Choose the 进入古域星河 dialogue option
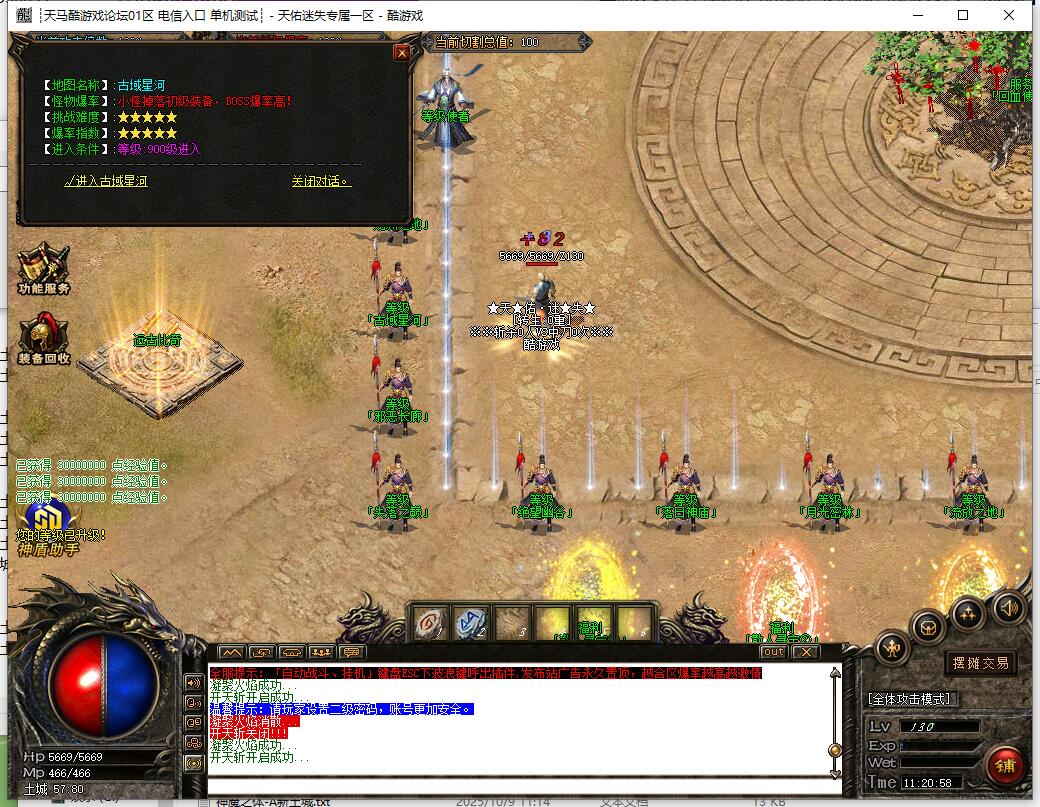 click(x=105, y=182)
